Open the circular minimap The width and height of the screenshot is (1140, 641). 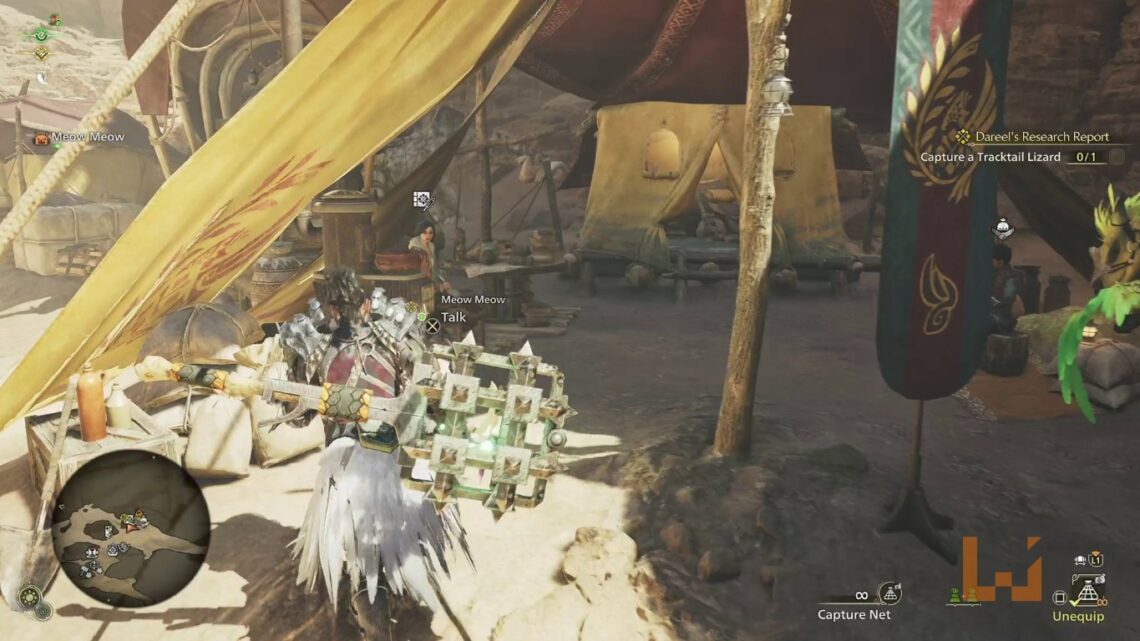coord(131,528)
